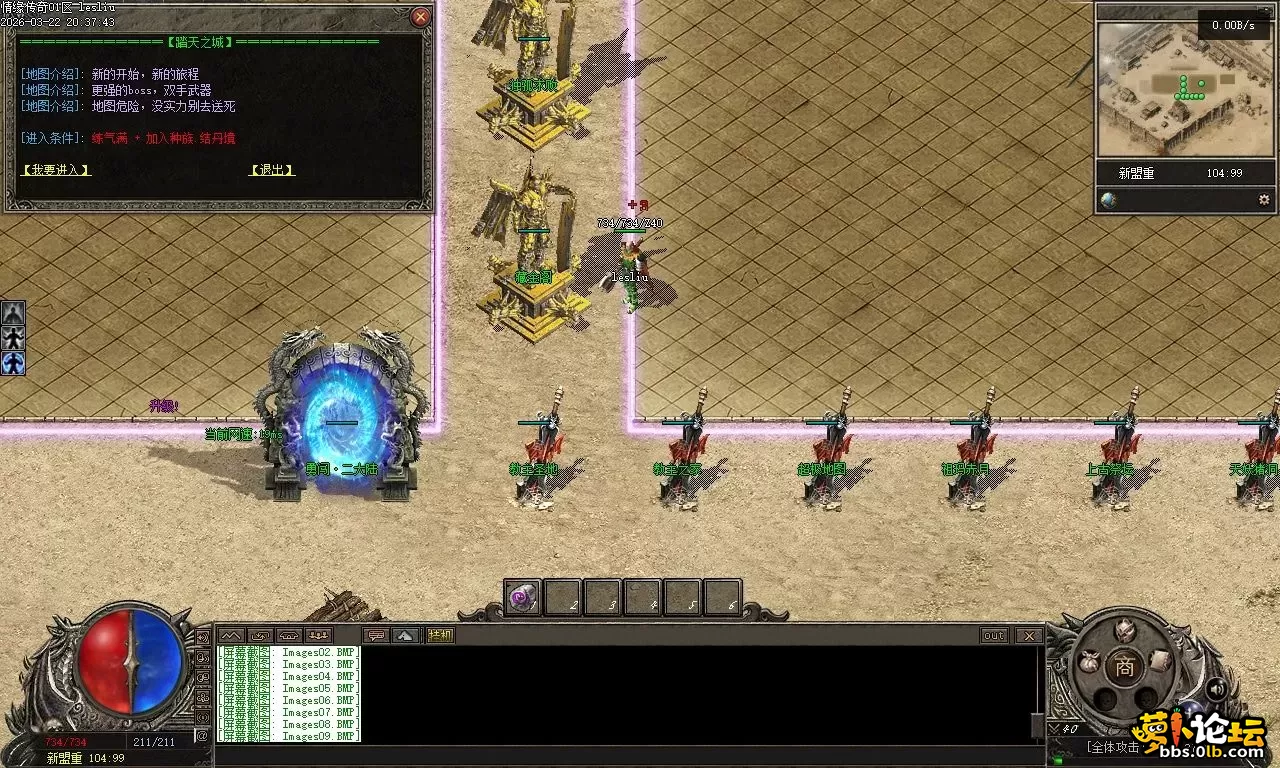The height and width of the screenshot is (768, 1280).
Task: Click the out button on the chat bar
Action: click(994, 636)
